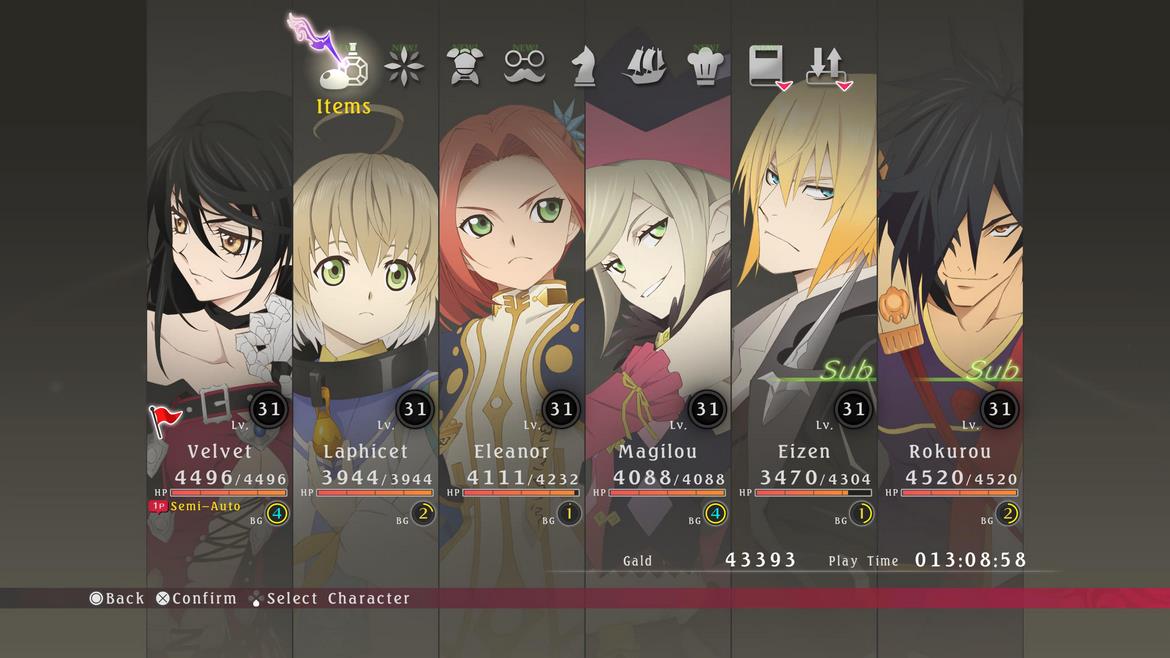The height and width of the screenshot is (658, 1170).
Task: Select sub member Eizen's panel
Action: pos(804,300)
